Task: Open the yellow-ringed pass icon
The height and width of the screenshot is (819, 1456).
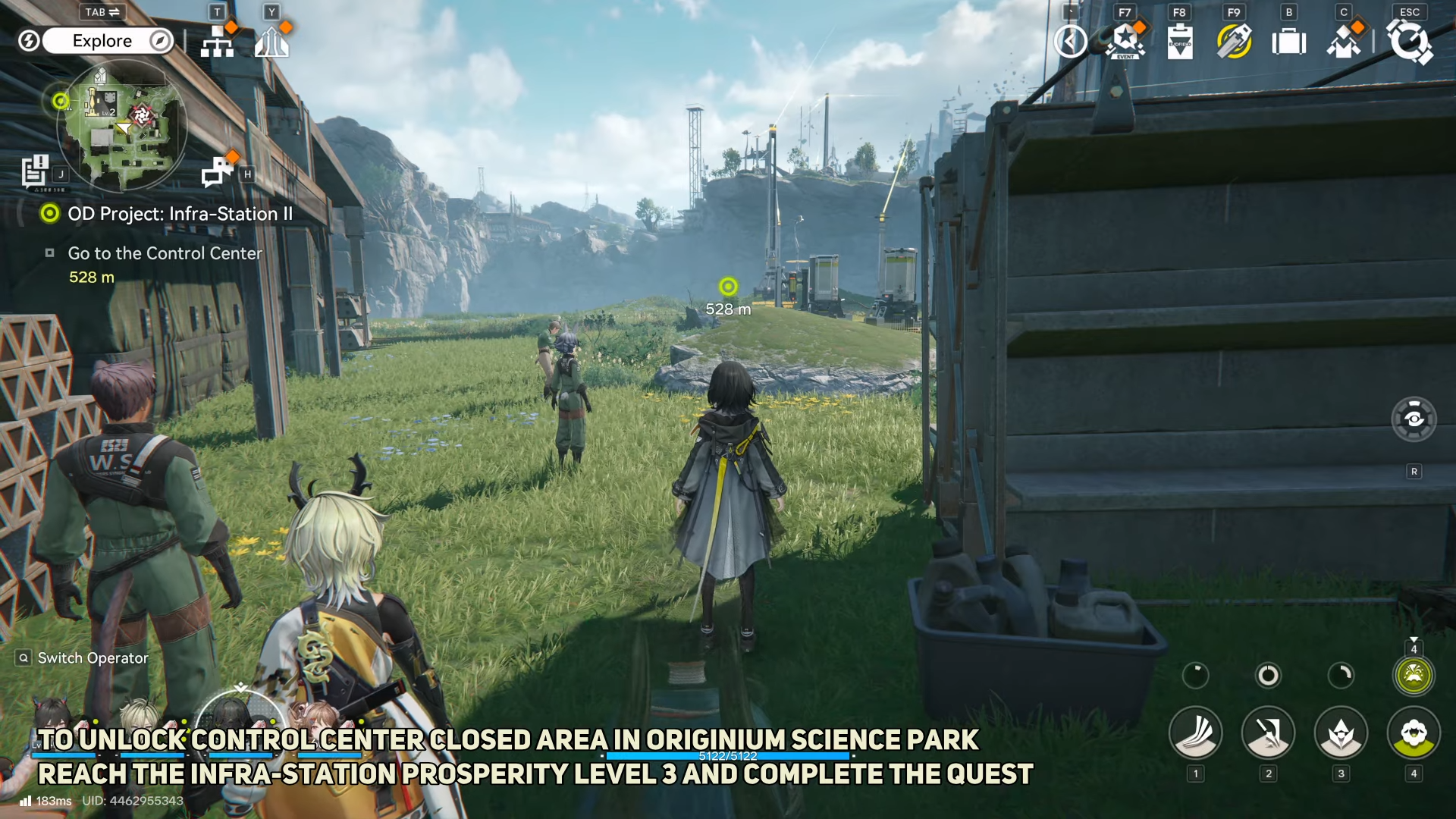Action: pos(1235,42)
